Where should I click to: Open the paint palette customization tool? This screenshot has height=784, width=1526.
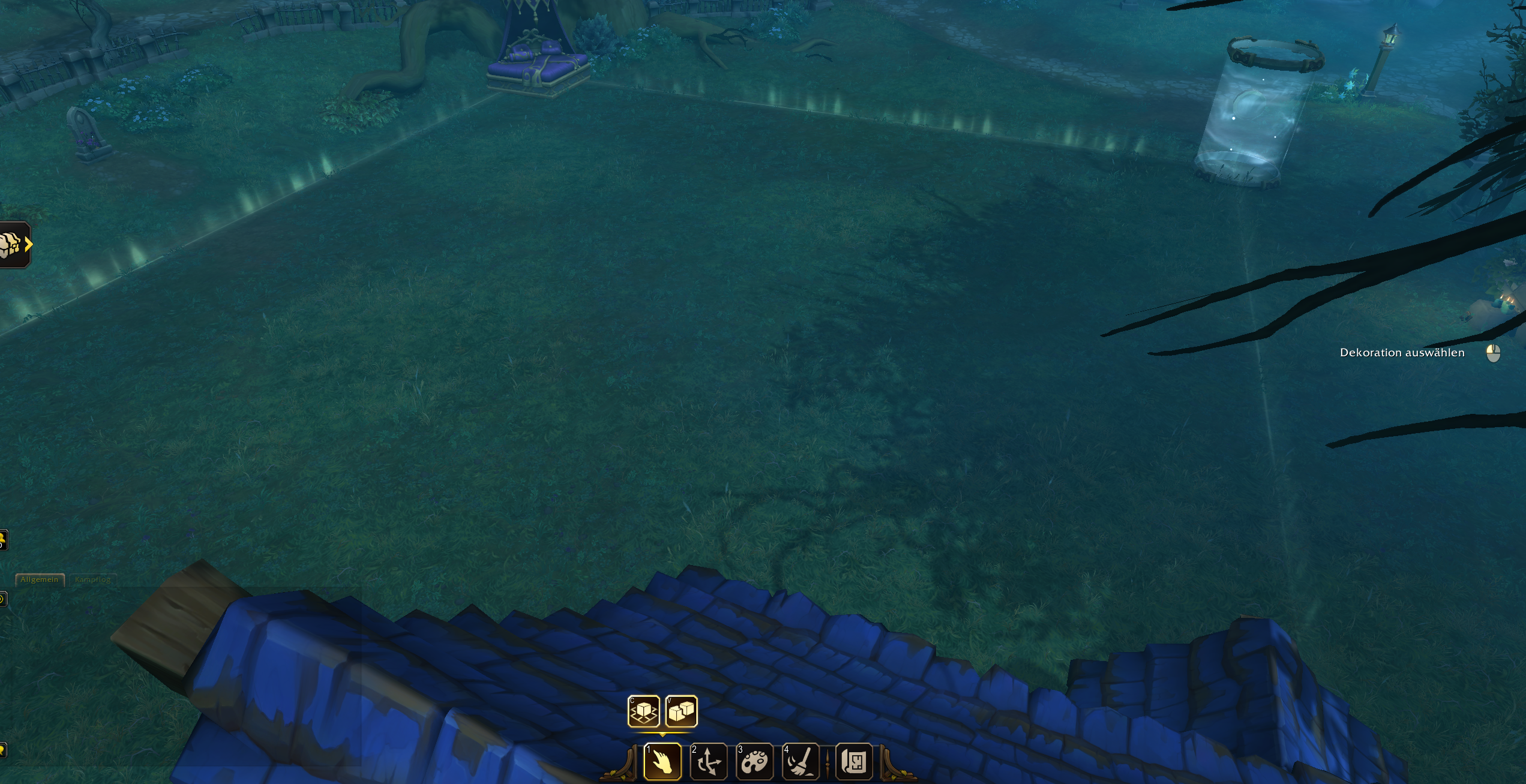pyautogui.click(x=754, y=762)
